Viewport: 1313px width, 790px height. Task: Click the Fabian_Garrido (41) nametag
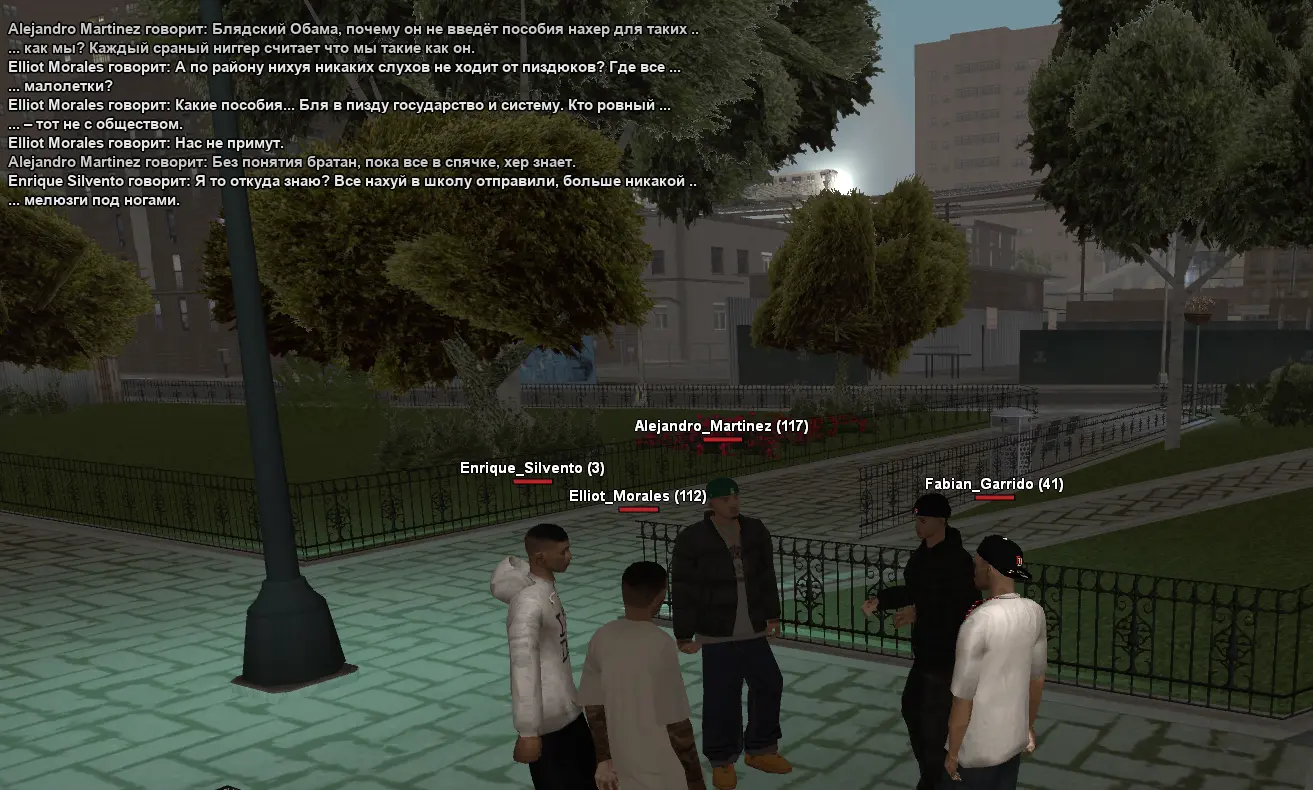994,482
